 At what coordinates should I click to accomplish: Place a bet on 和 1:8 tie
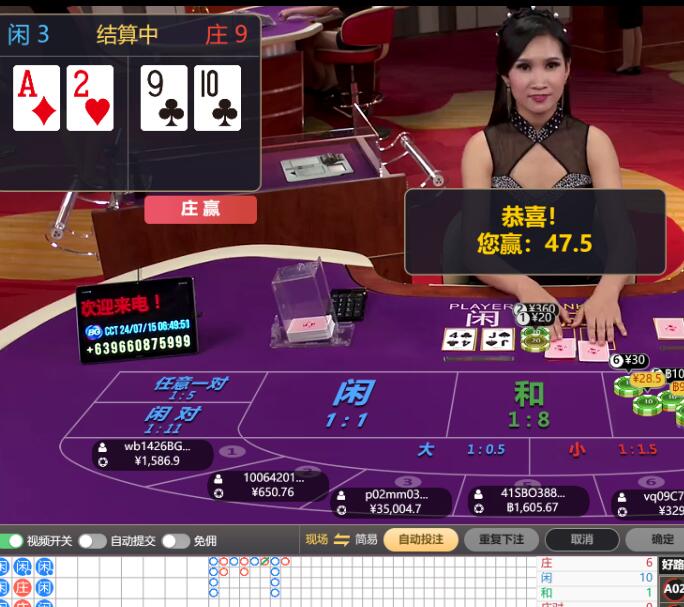[x=528, y=404]
